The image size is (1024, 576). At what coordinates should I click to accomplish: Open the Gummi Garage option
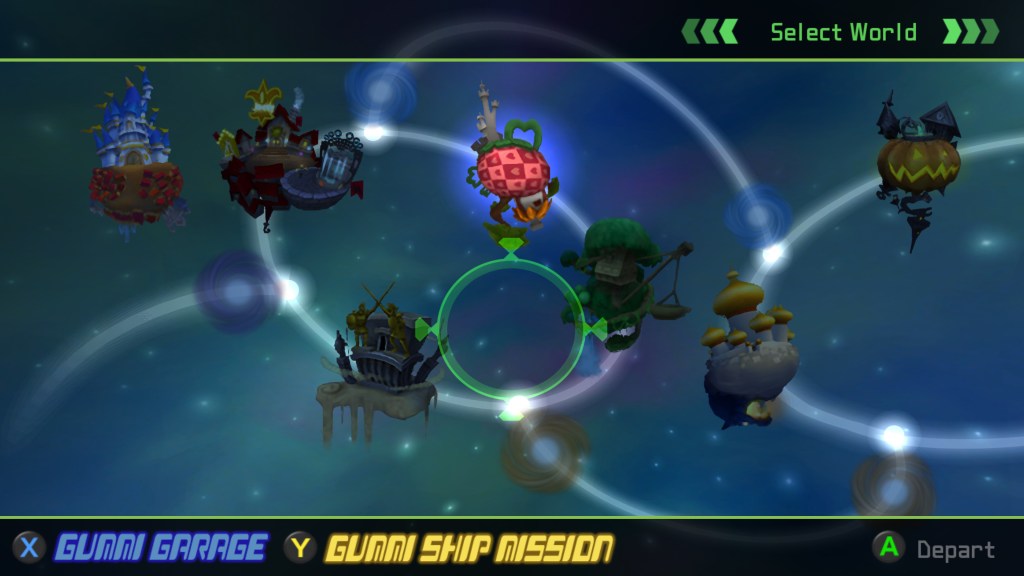[160, 548]
